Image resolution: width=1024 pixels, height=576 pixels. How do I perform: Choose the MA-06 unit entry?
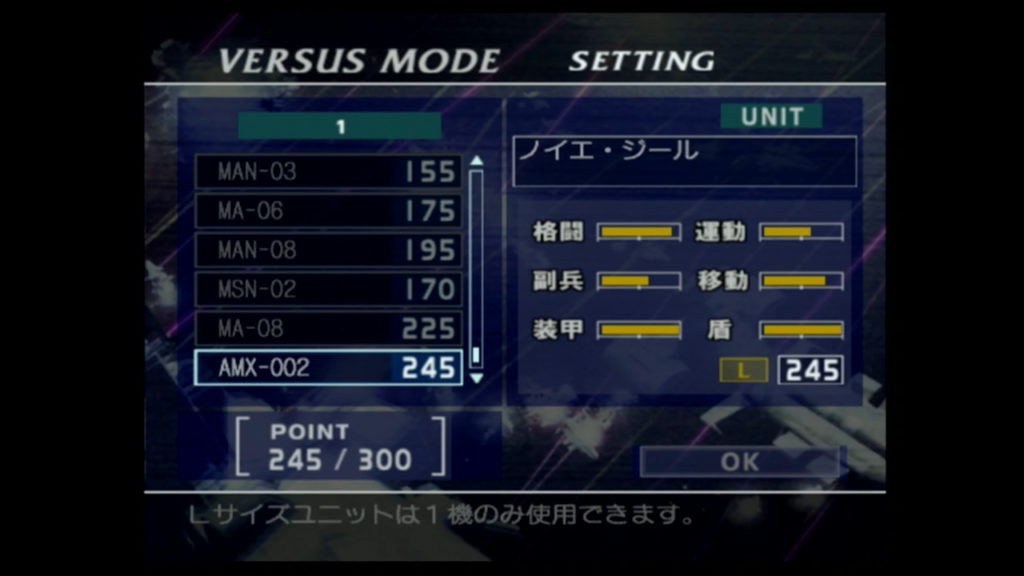[x=328, y=211]
